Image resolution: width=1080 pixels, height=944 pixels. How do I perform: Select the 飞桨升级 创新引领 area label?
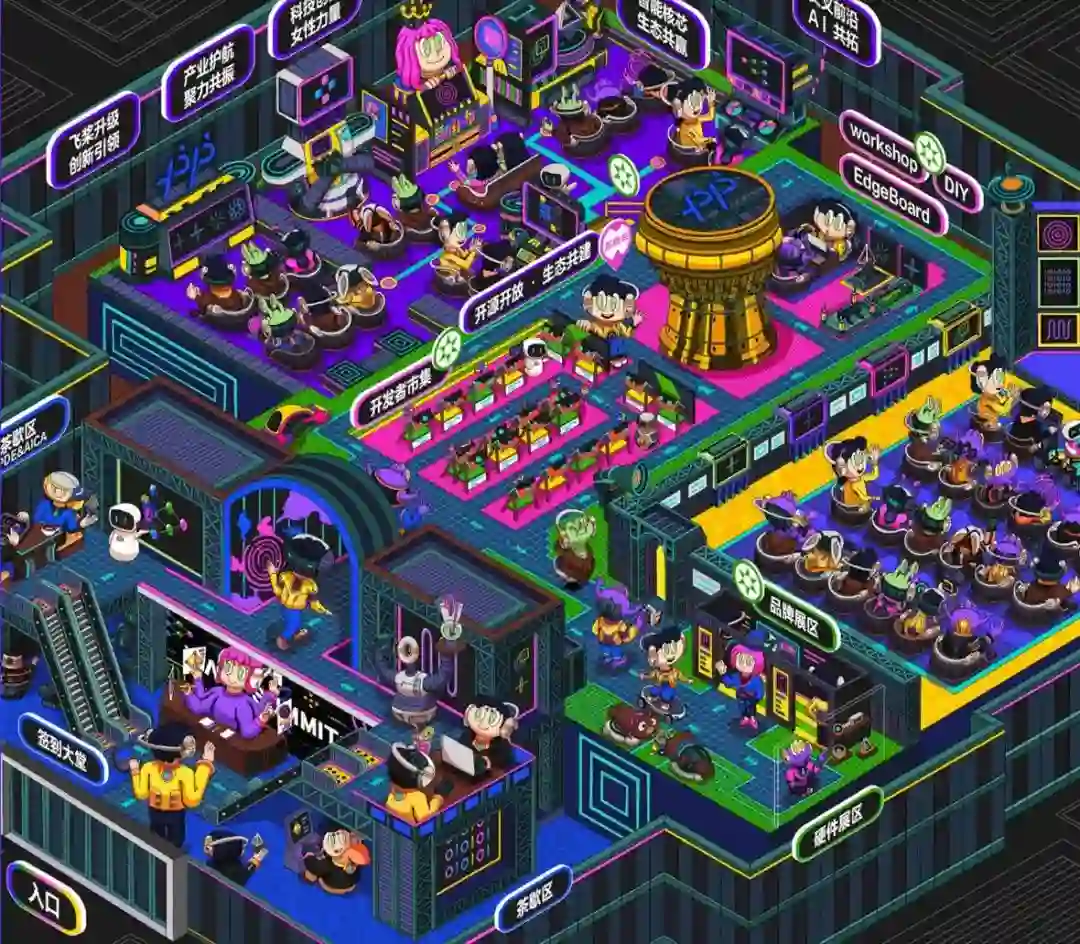click(93, 139)
